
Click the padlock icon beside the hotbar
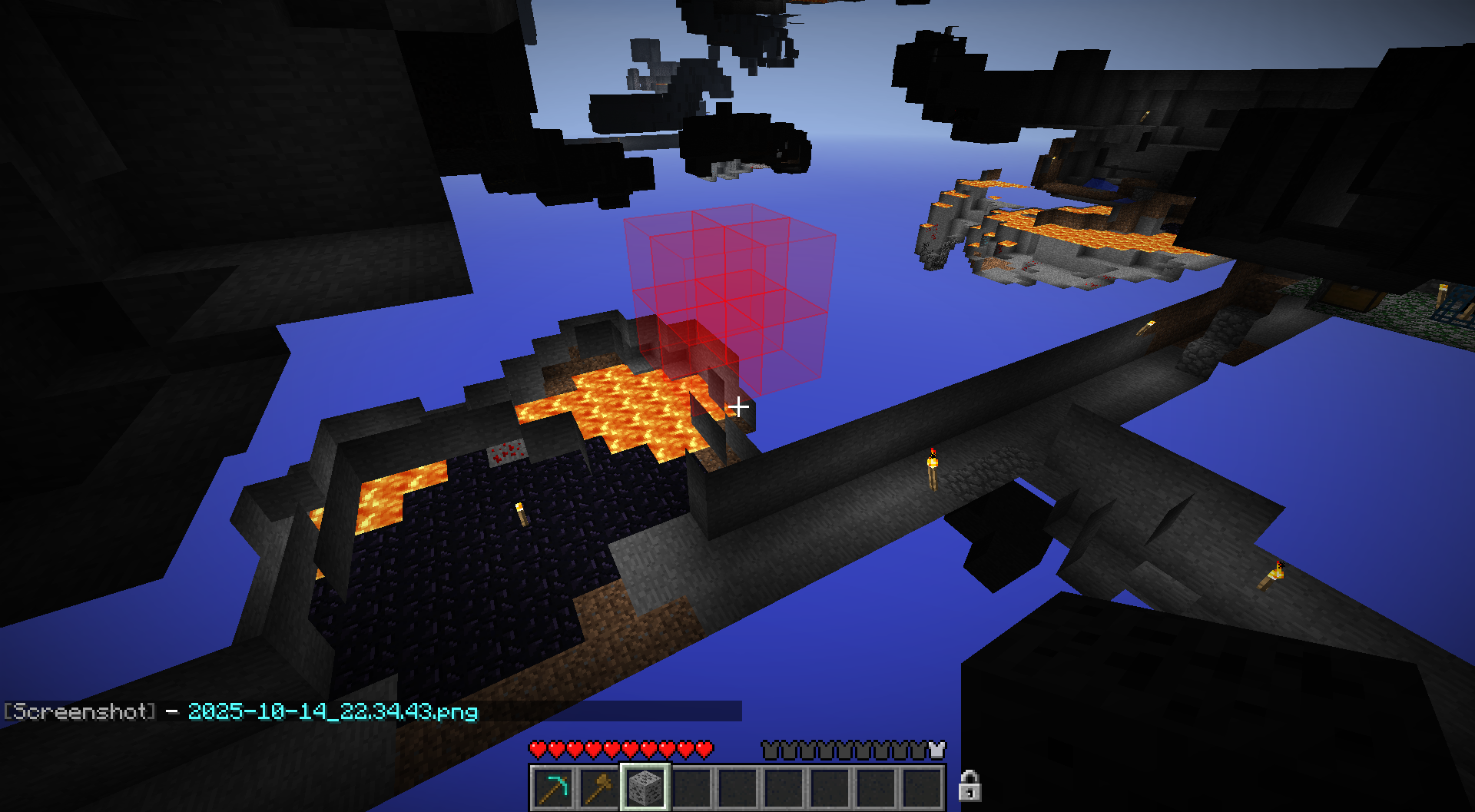(970, 786)
